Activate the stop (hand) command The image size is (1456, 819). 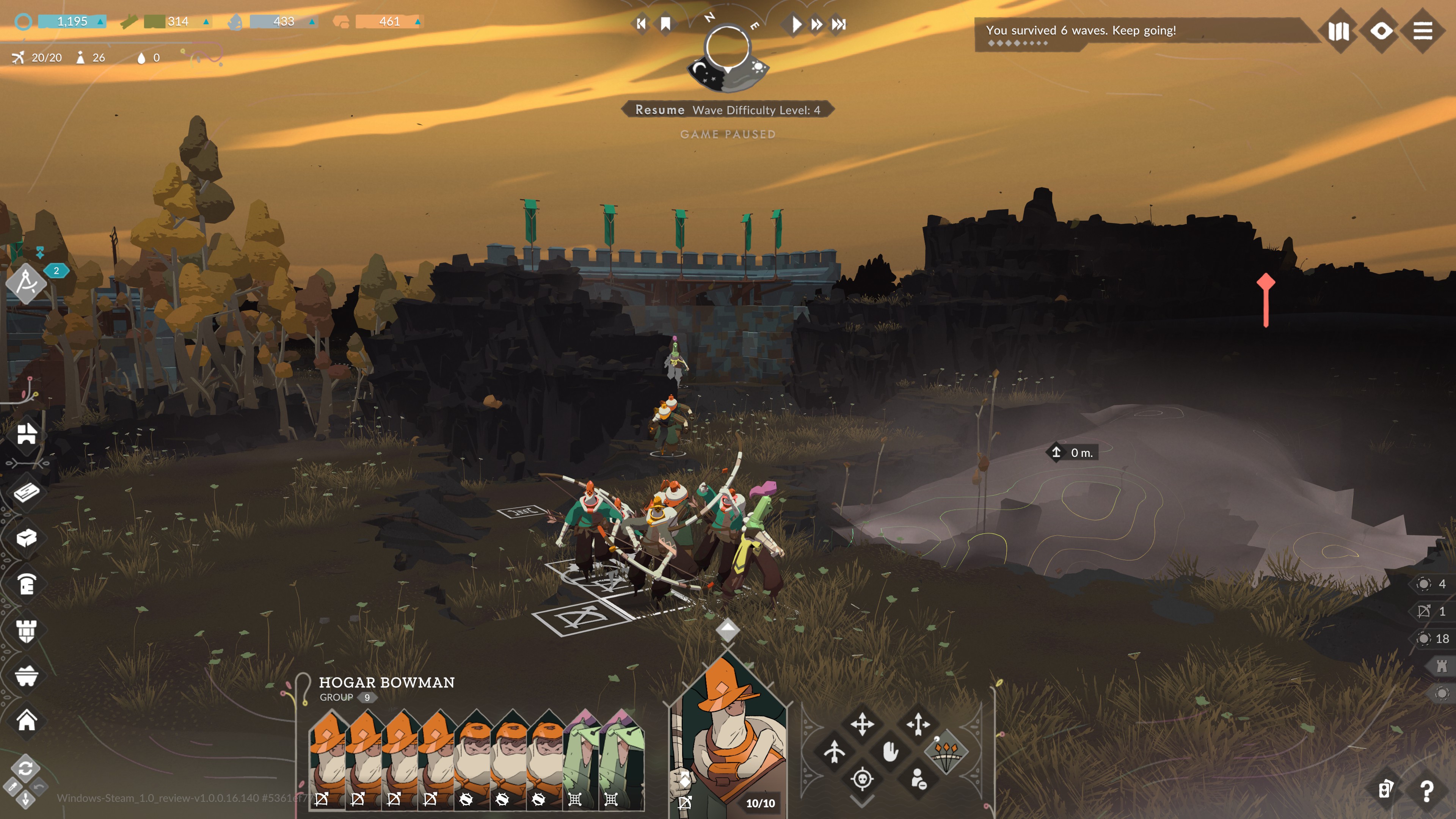pyautogui.click(x=890, y=752)
